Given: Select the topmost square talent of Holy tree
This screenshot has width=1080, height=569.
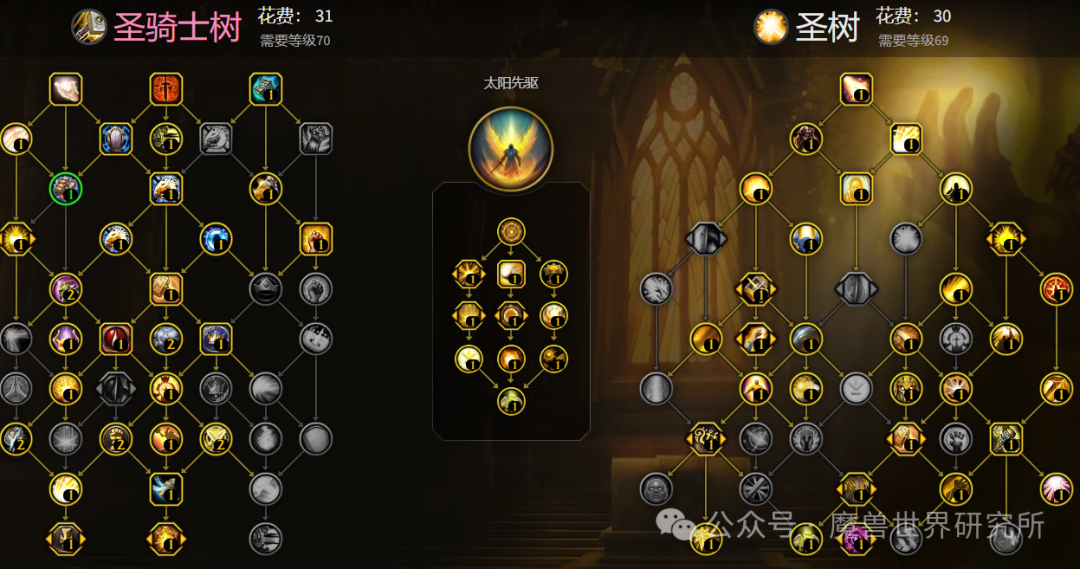Looking at the screenshot, I should click(x=856, y=89).
